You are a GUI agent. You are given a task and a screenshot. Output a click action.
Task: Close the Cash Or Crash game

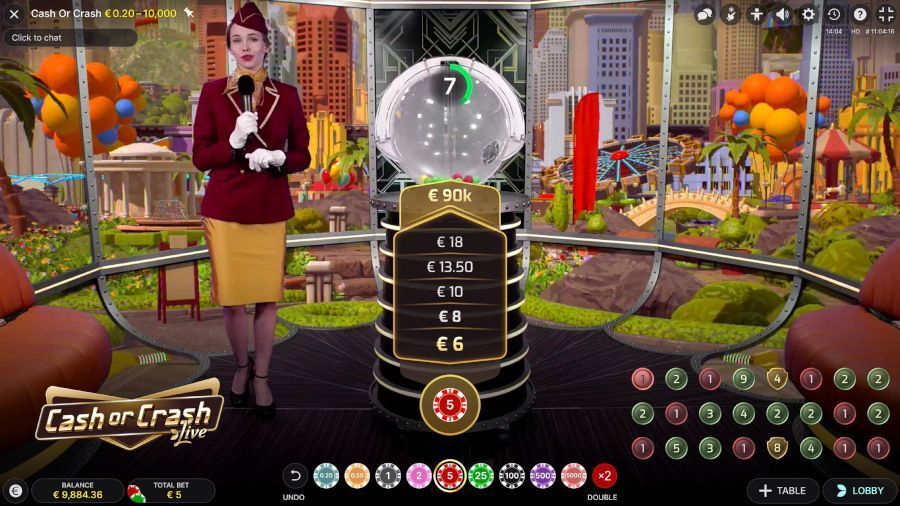[14, 14]
